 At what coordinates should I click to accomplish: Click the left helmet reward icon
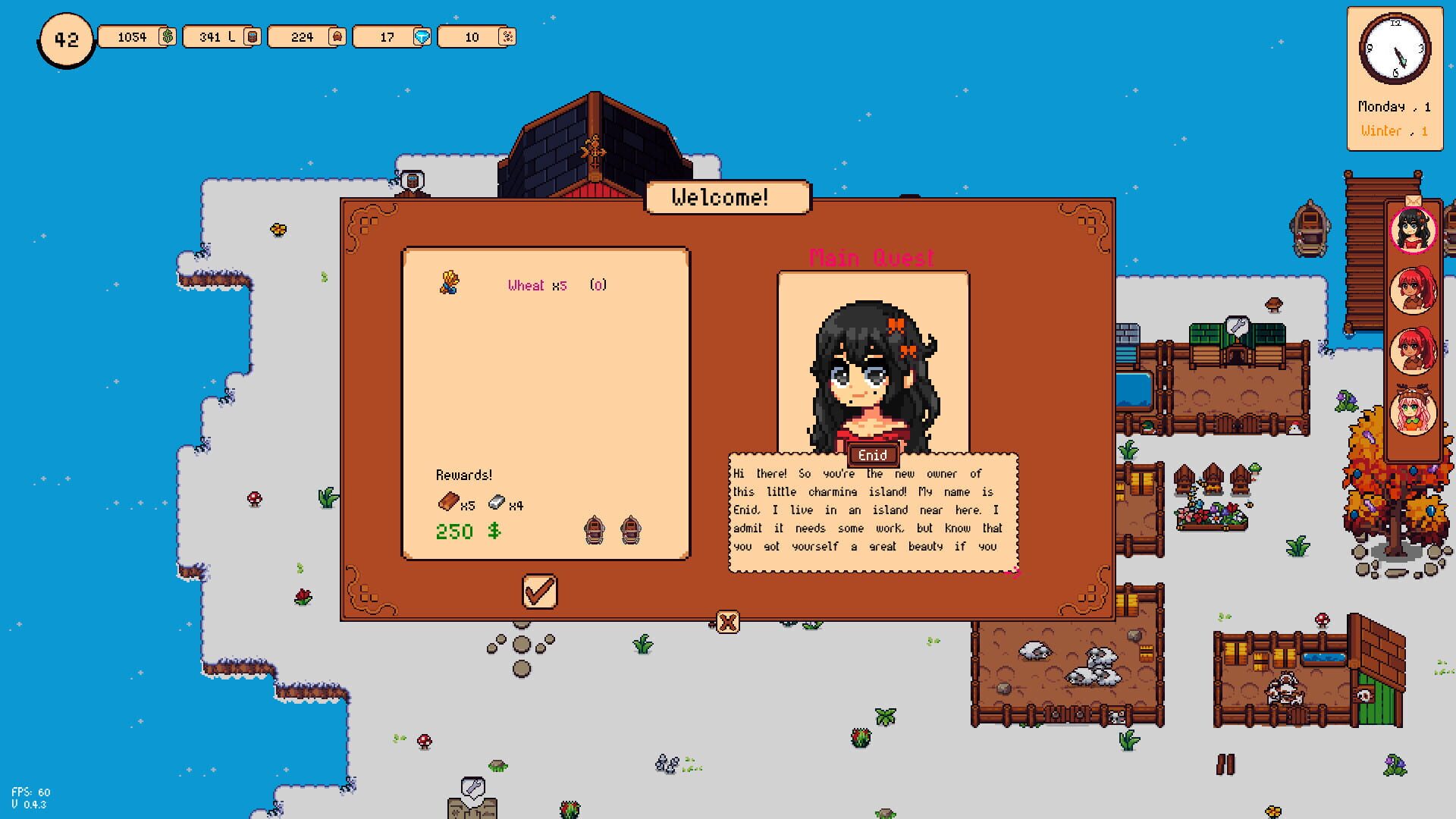[x=595, y=529]
